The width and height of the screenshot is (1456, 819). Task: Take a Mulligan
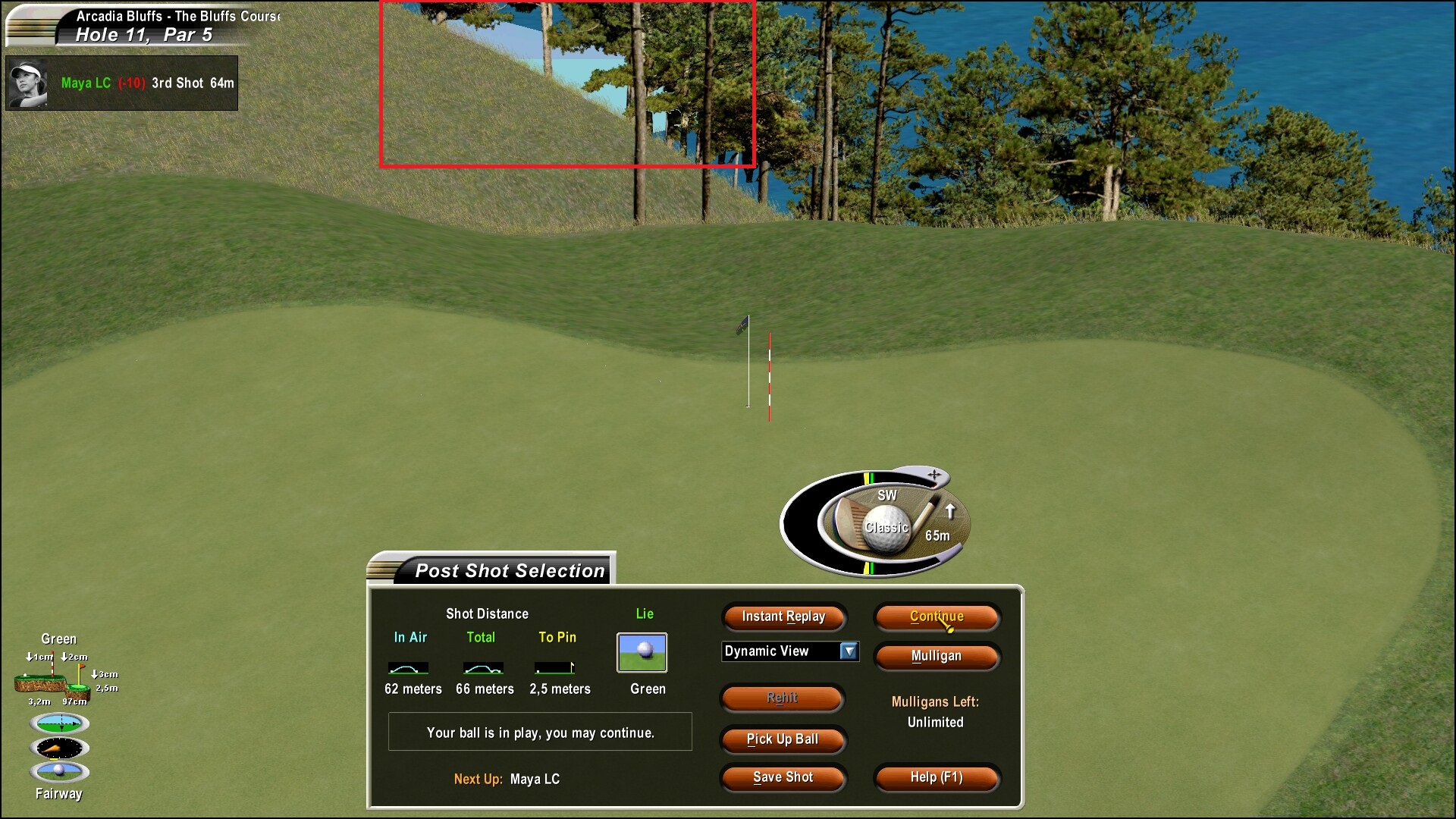click(x=937, y=656)
